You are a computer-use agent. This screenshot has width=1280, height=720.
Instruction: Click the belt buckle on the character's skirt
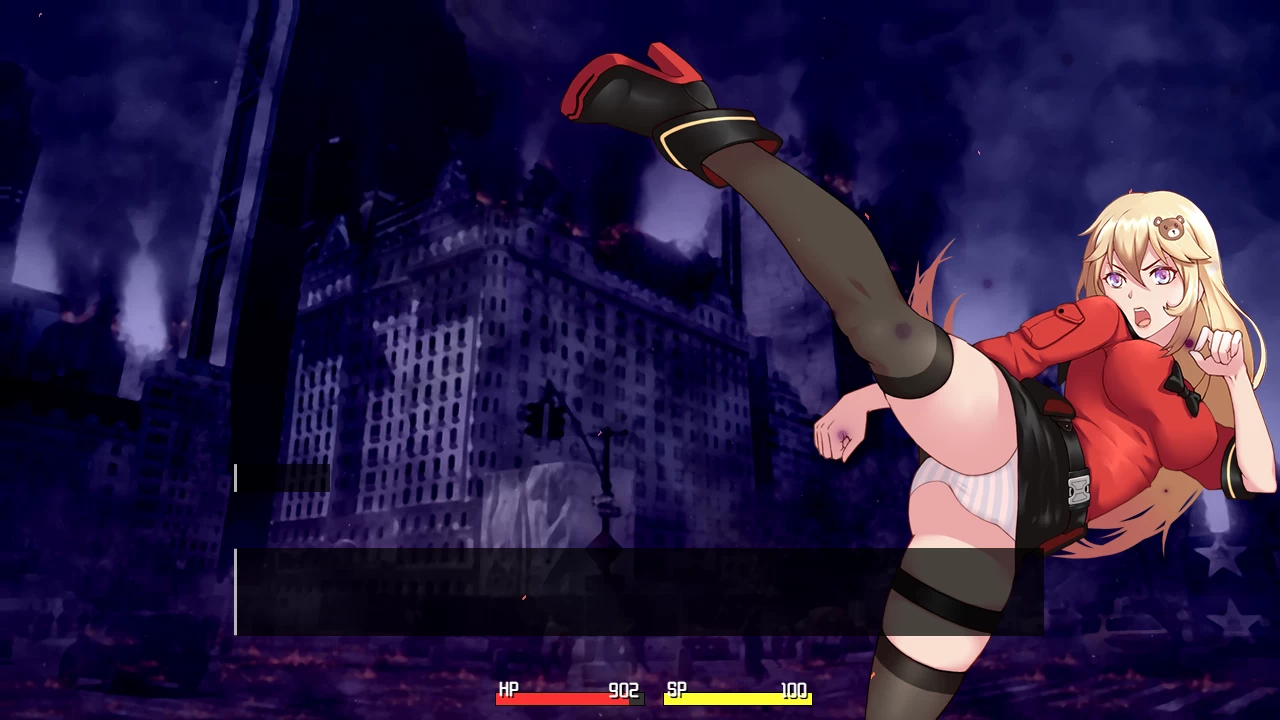click(x=1077, y=491)
